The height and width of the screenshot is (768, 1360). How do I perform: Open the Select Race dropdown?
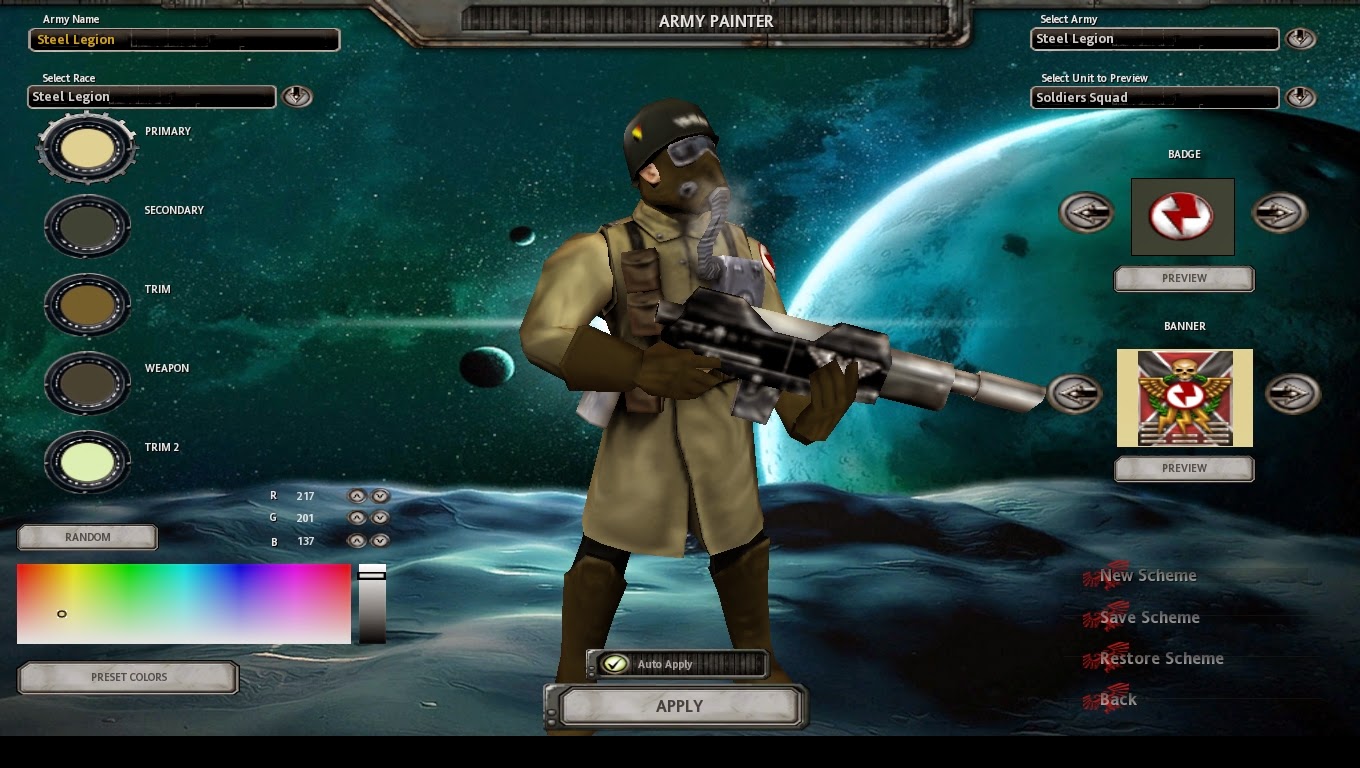pyautogui.click(x=151, y=96)
